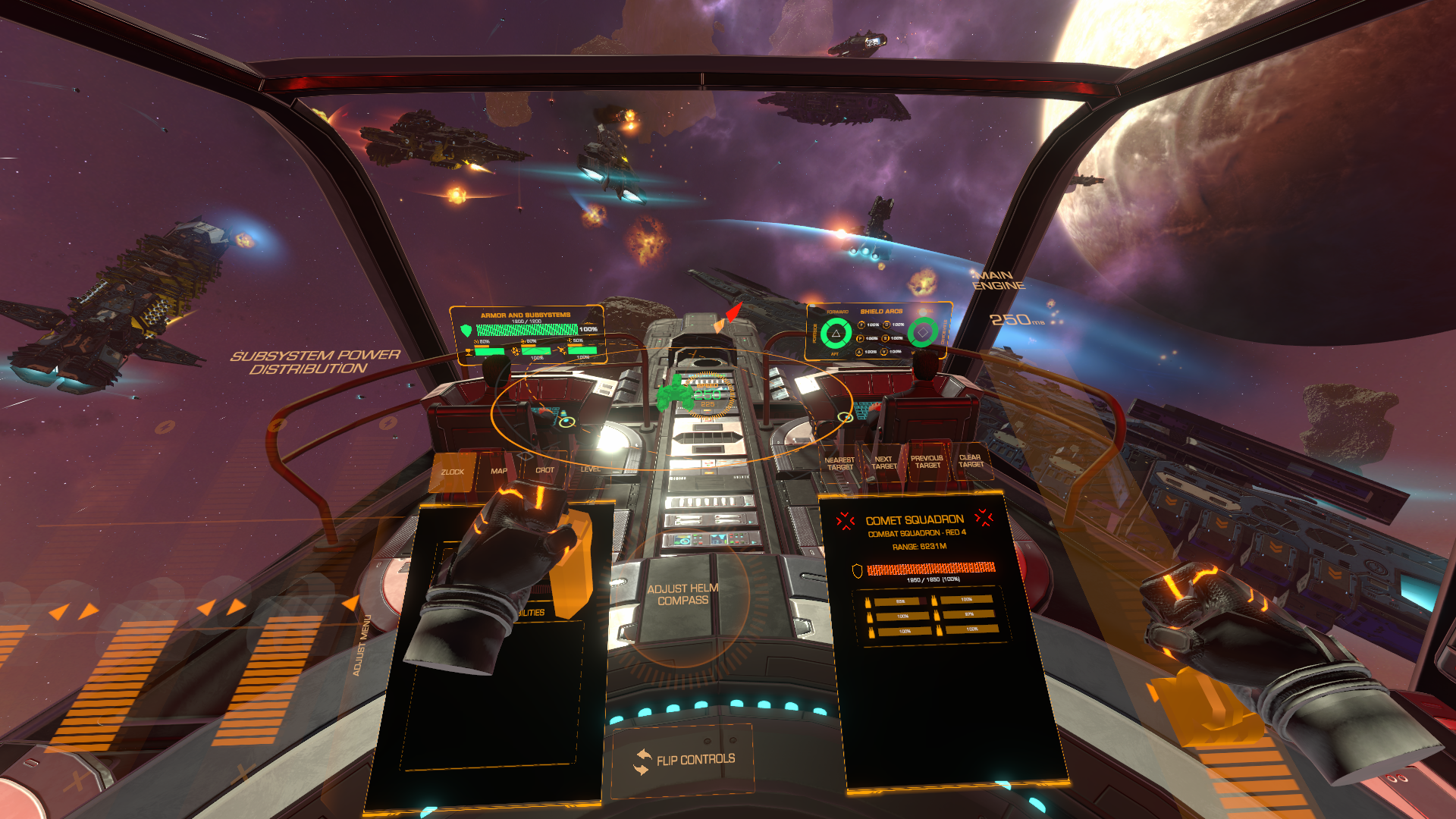Click the LEVEL helm button
The height and width of the screenshot is (819, 1456).
pyautogui.click(x=590, y=469)
